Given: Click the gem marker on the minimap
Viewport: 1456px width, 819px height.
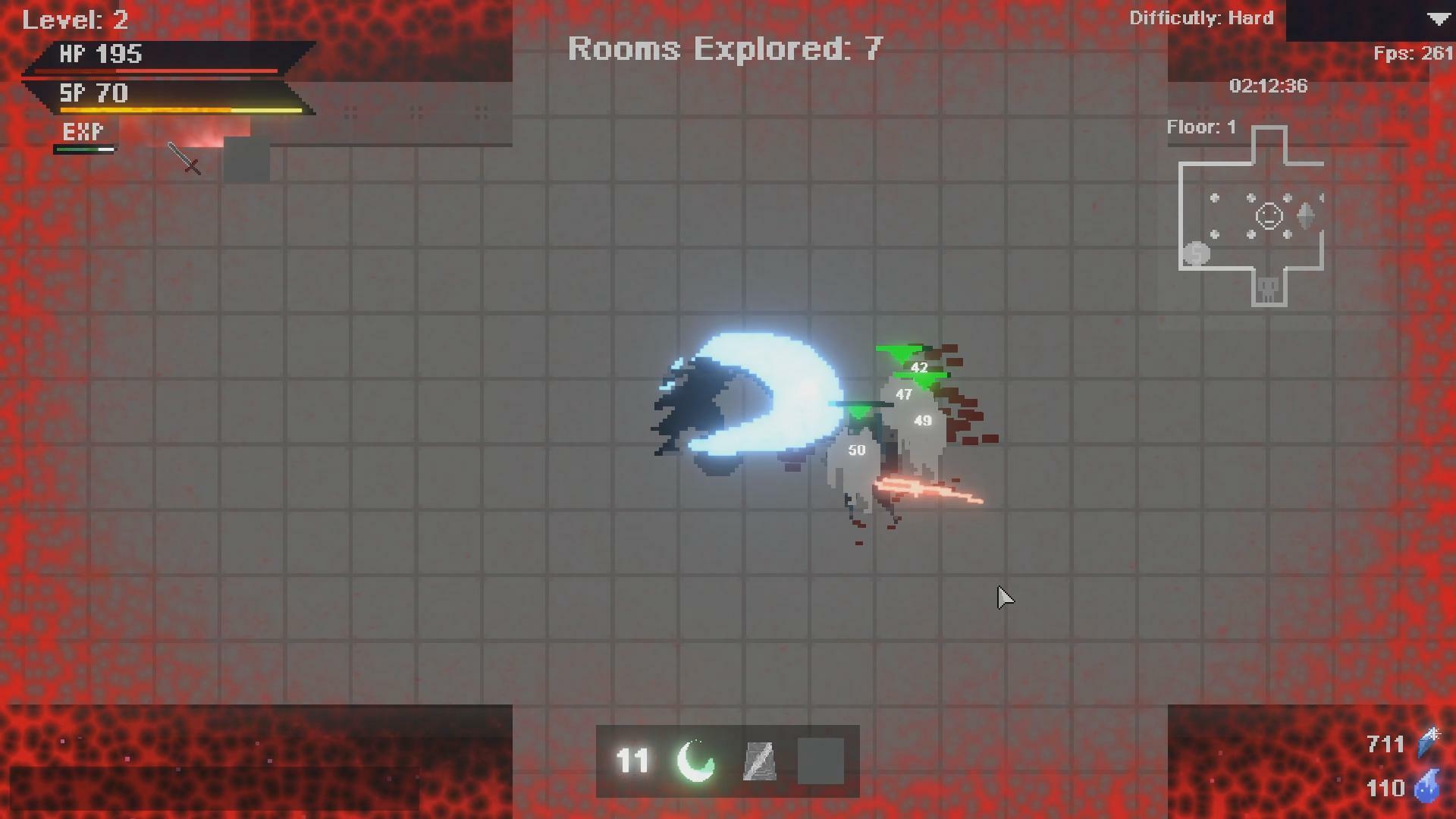Looking at the screenshot, I should 1305,215.
